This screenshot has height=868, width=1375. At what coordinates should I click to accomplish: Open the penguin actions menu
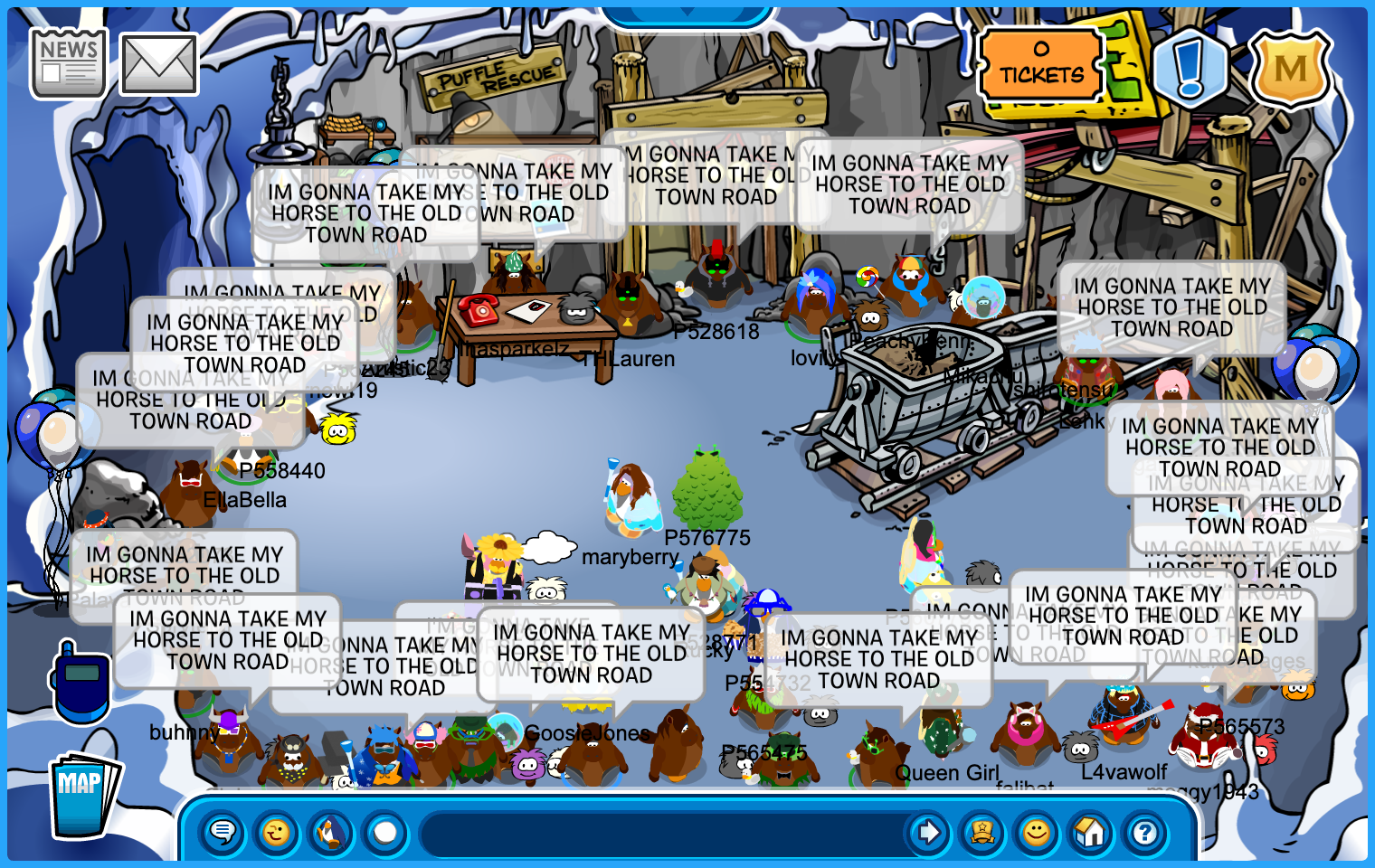[331, 832]
